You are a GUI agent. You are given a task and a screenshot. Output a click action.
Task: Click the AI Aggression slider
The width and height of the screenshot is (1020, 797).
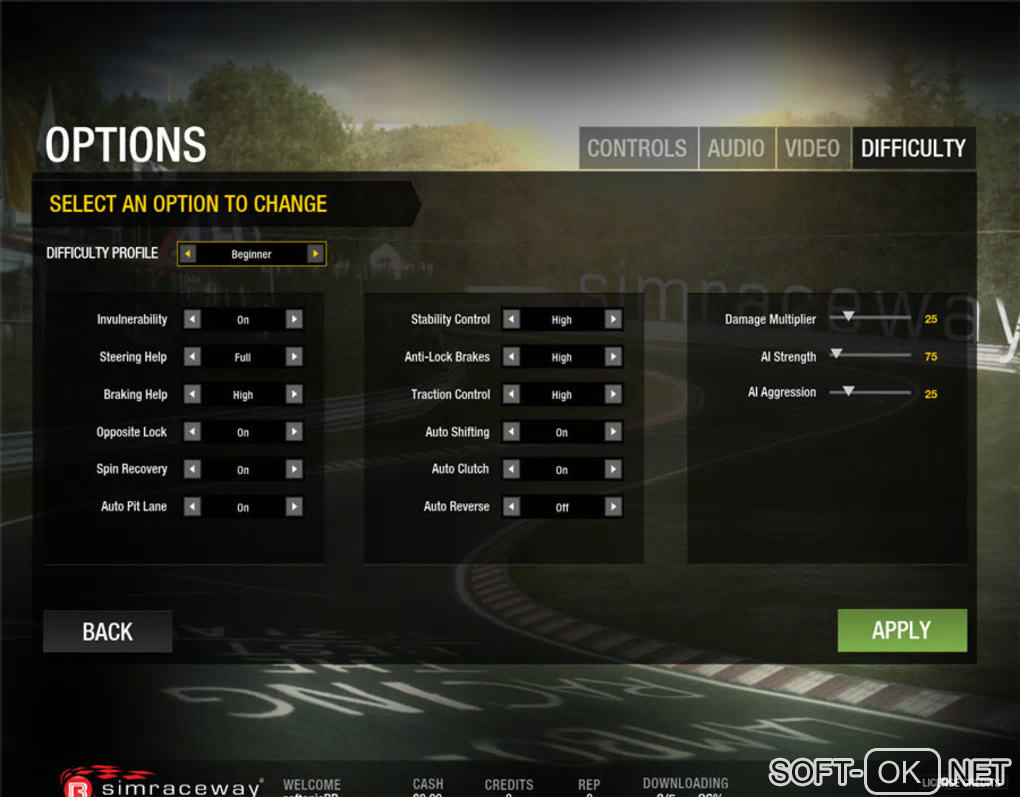870,392
